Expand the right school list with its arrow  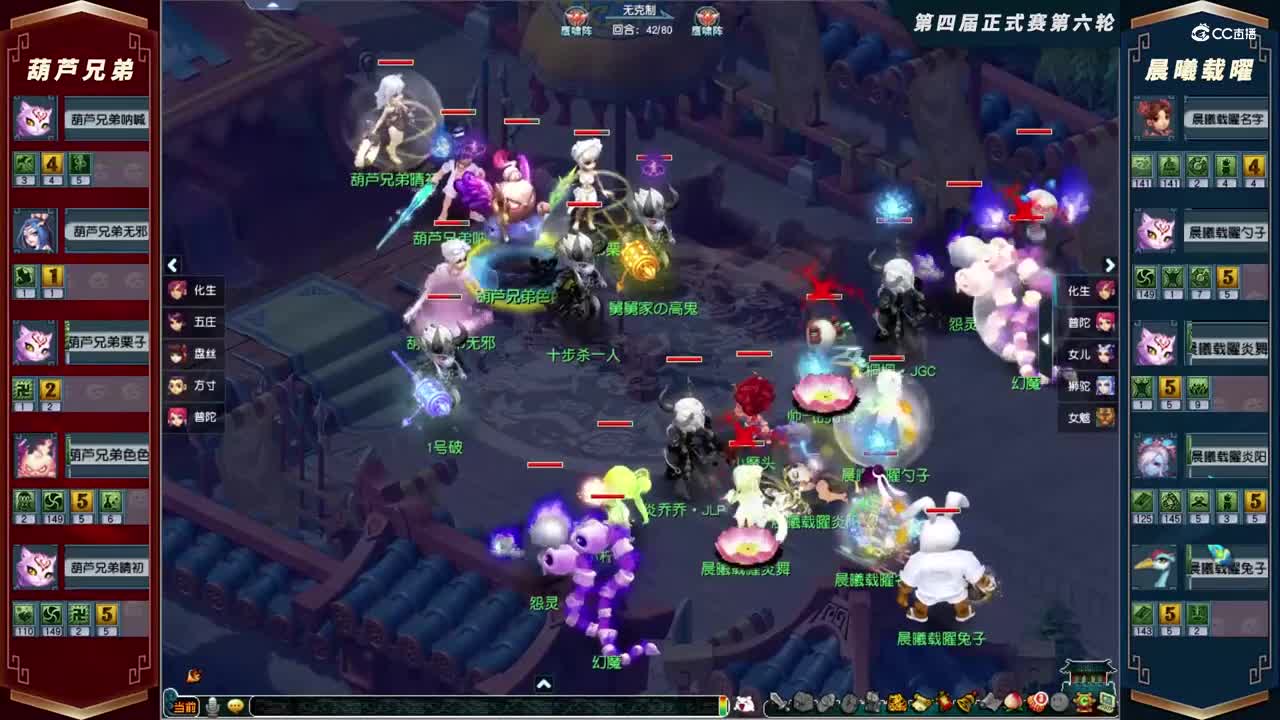(1111, 262)
